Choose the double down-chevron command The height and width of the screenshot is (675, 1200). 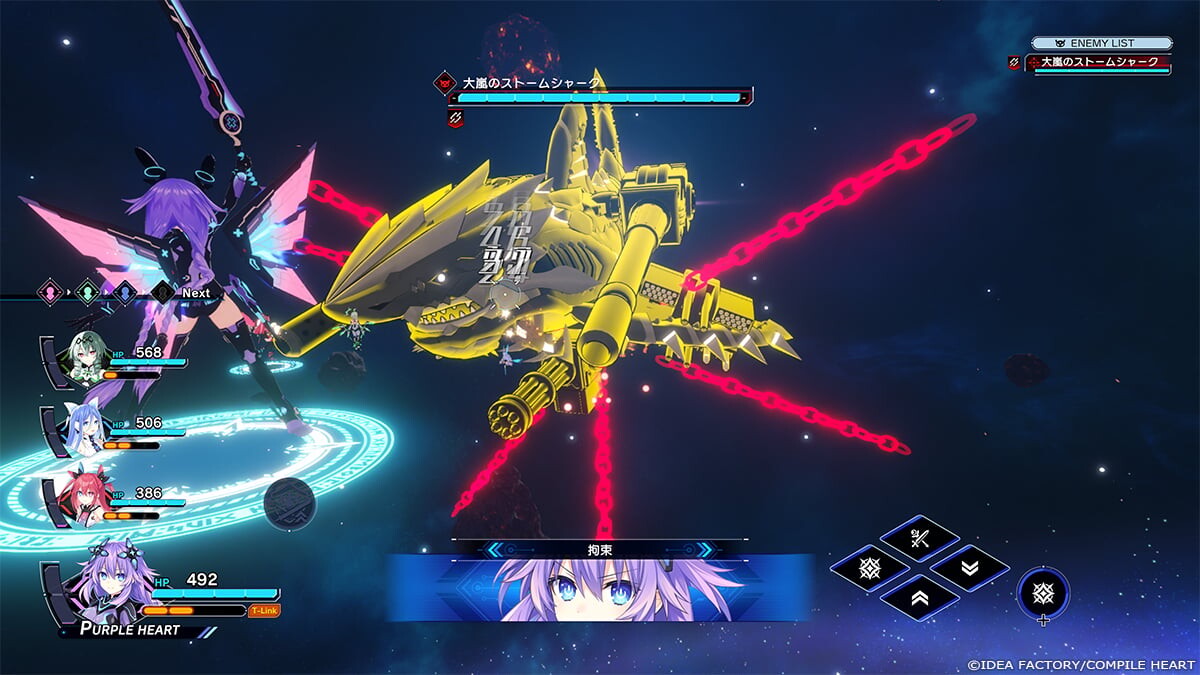click(969, 568)
